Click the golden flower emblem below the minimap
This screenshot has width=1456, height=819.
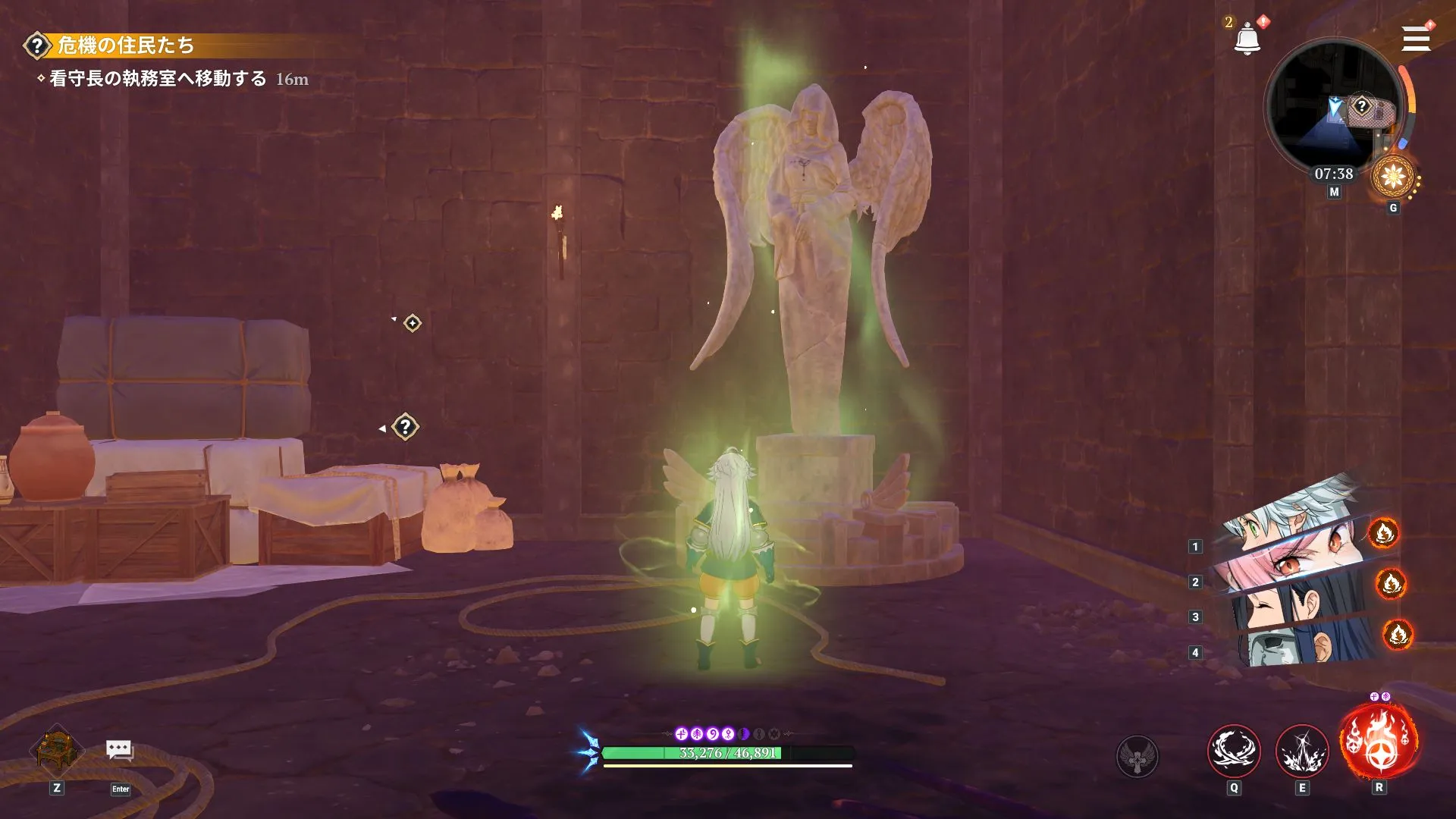click(1394, 176)
